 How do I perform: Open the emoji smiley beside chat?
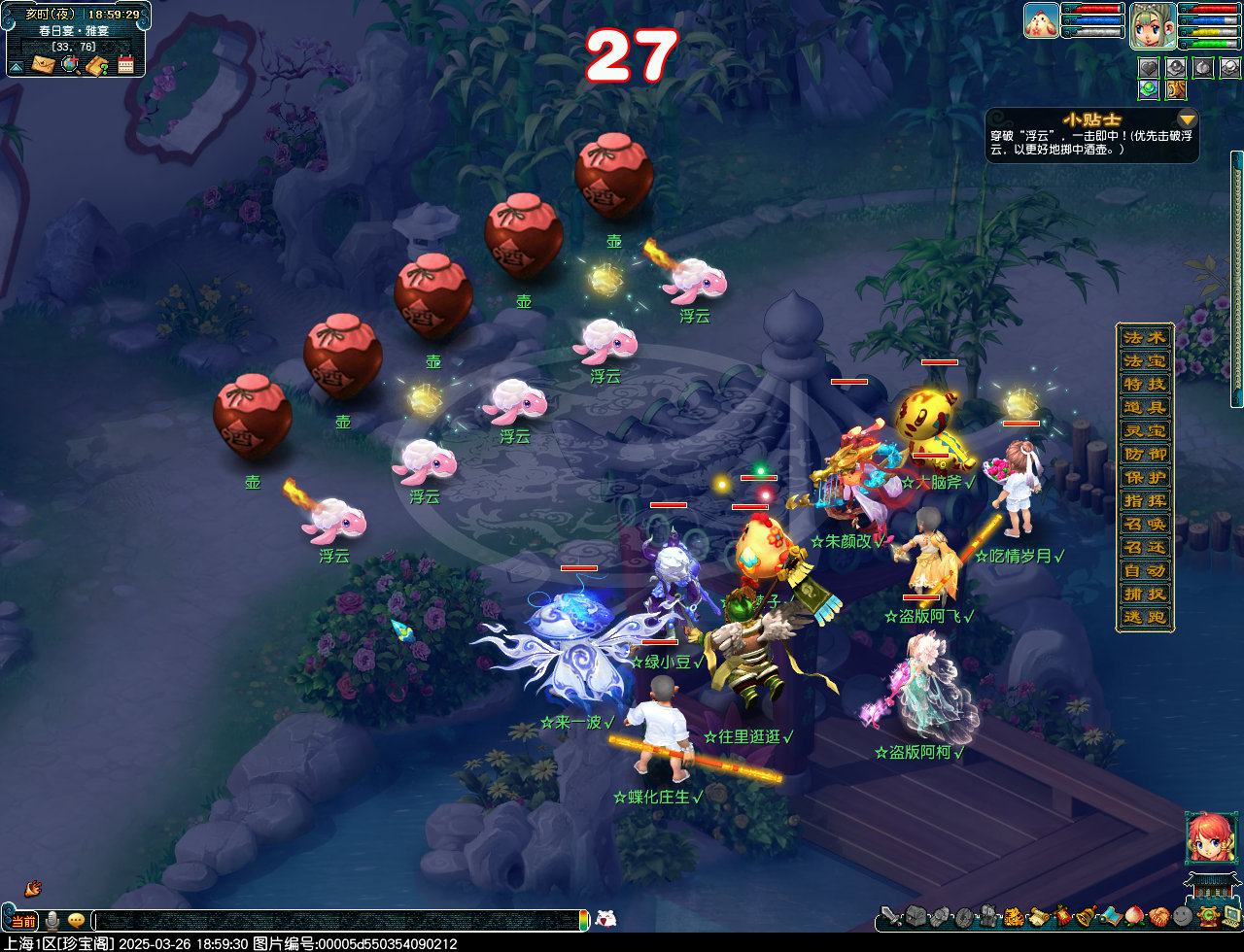point(76,920)
